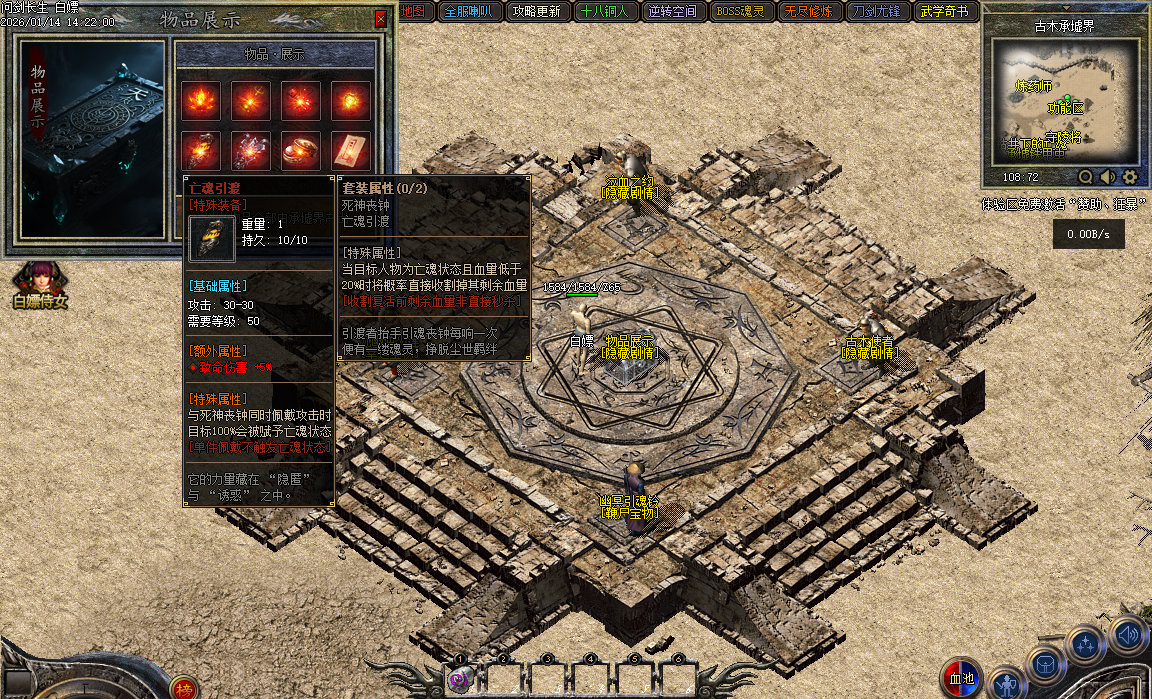Close the 物品展示 item display window

[380, 19]
